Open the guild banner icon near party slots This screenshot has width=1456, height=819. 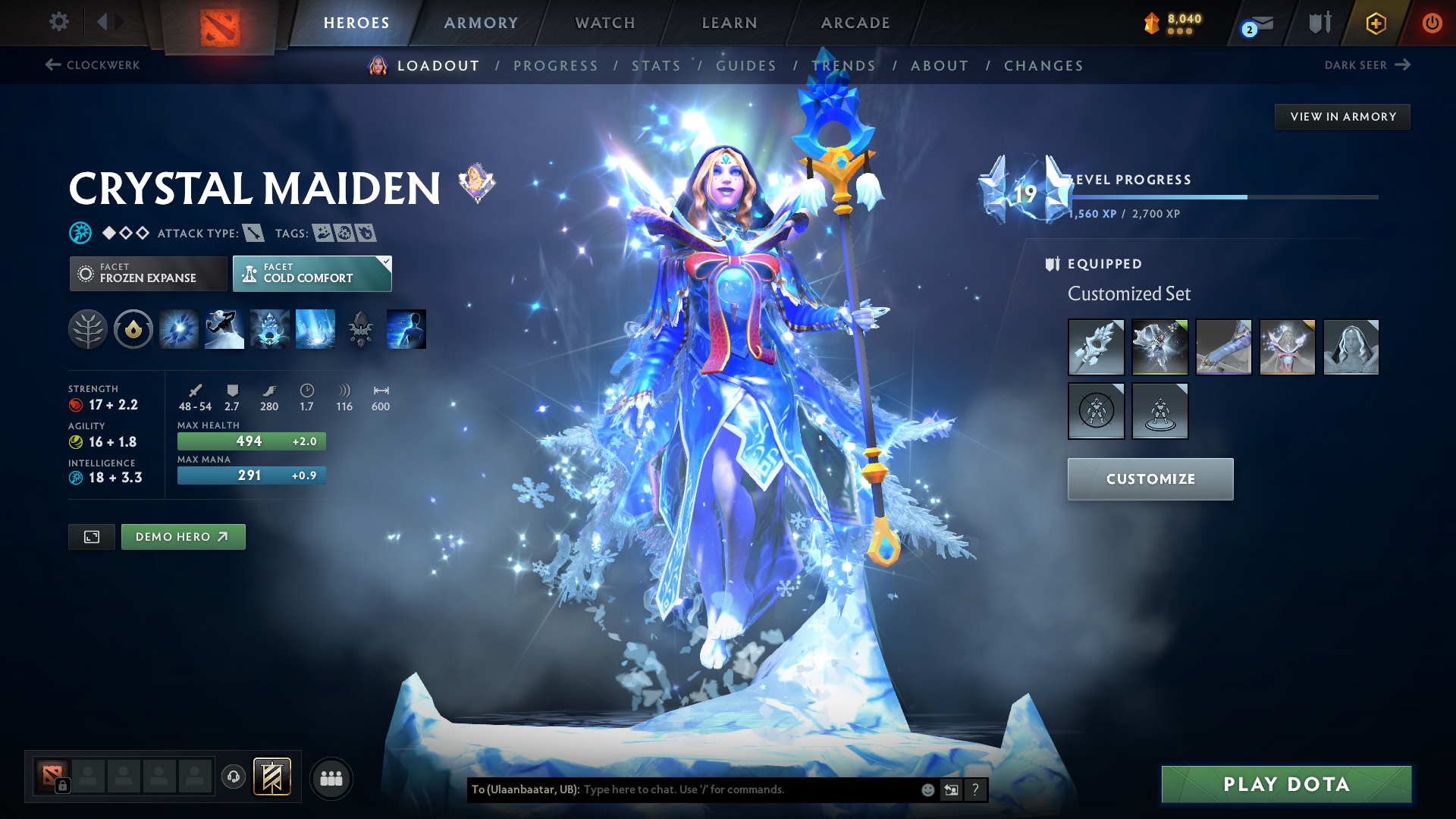(271, 777)
